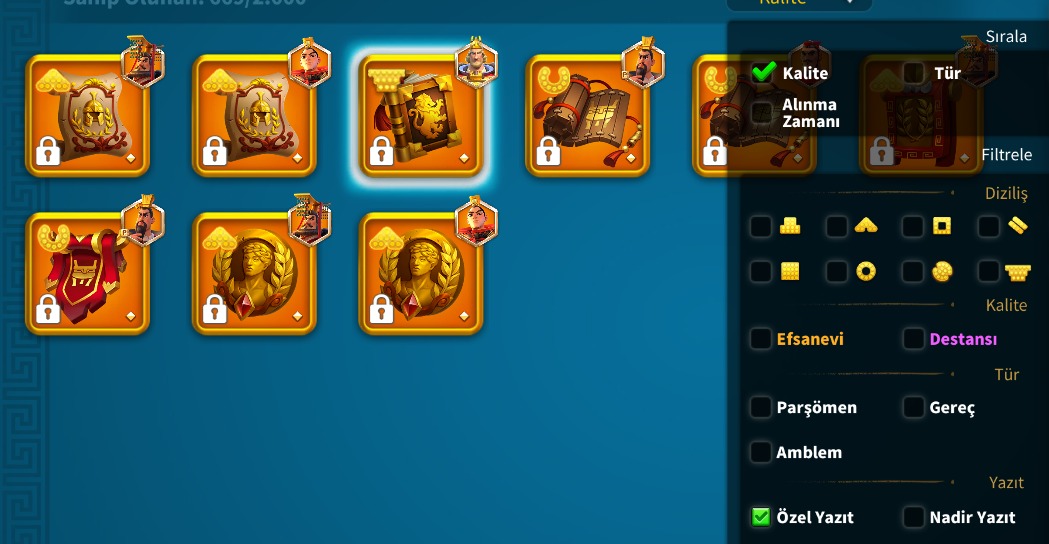Tick the diagonal double-bar formation filter

[989, 227]
